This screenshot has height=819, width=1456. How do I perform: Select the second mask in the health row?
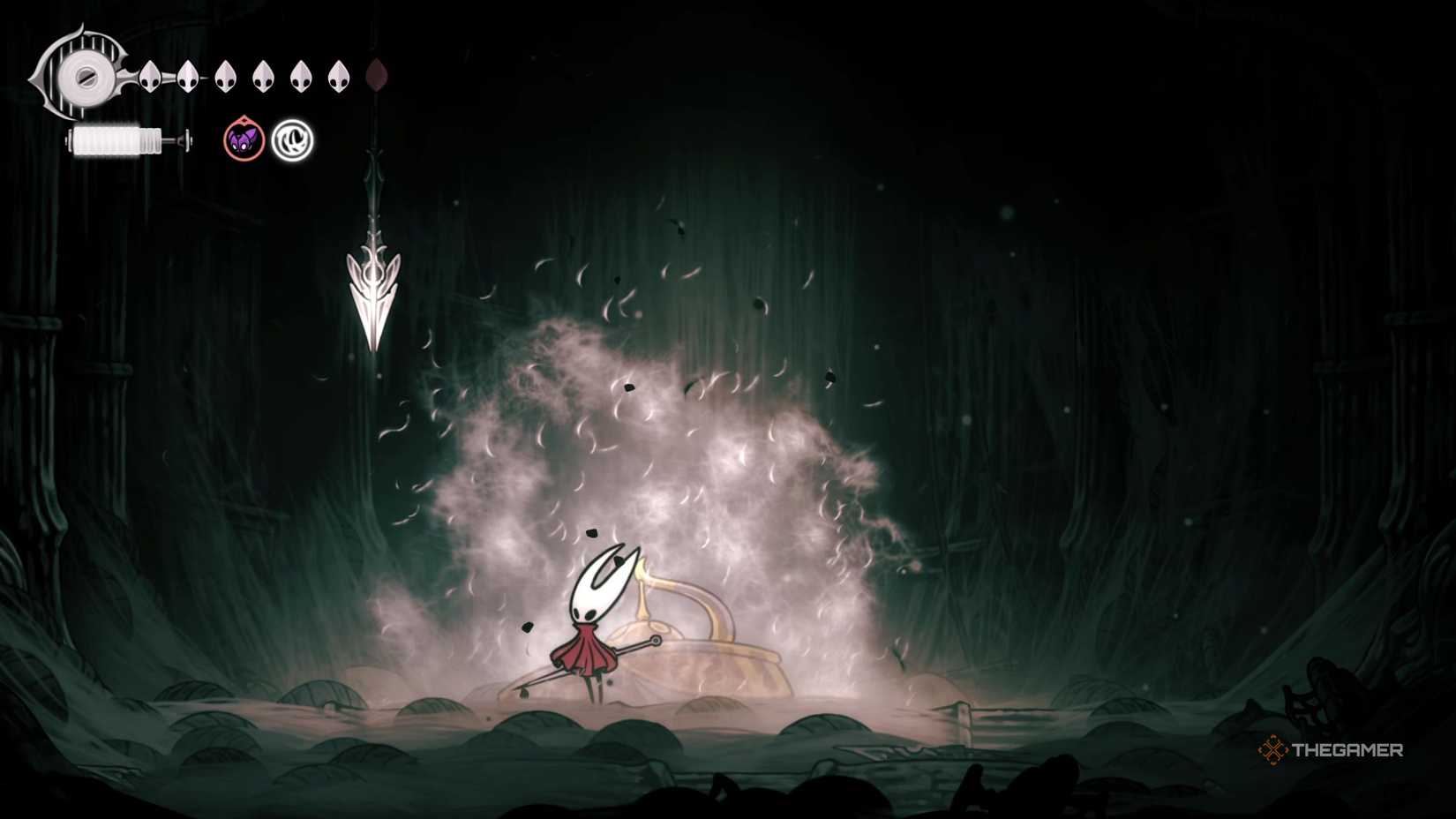(x=188, y=75)
